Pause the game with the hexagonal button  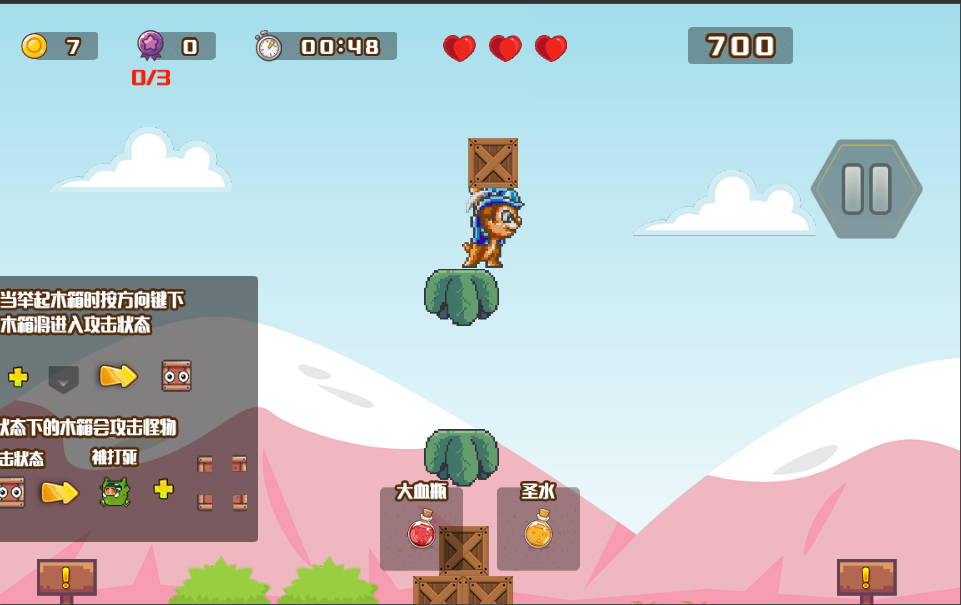click(866, 189)
